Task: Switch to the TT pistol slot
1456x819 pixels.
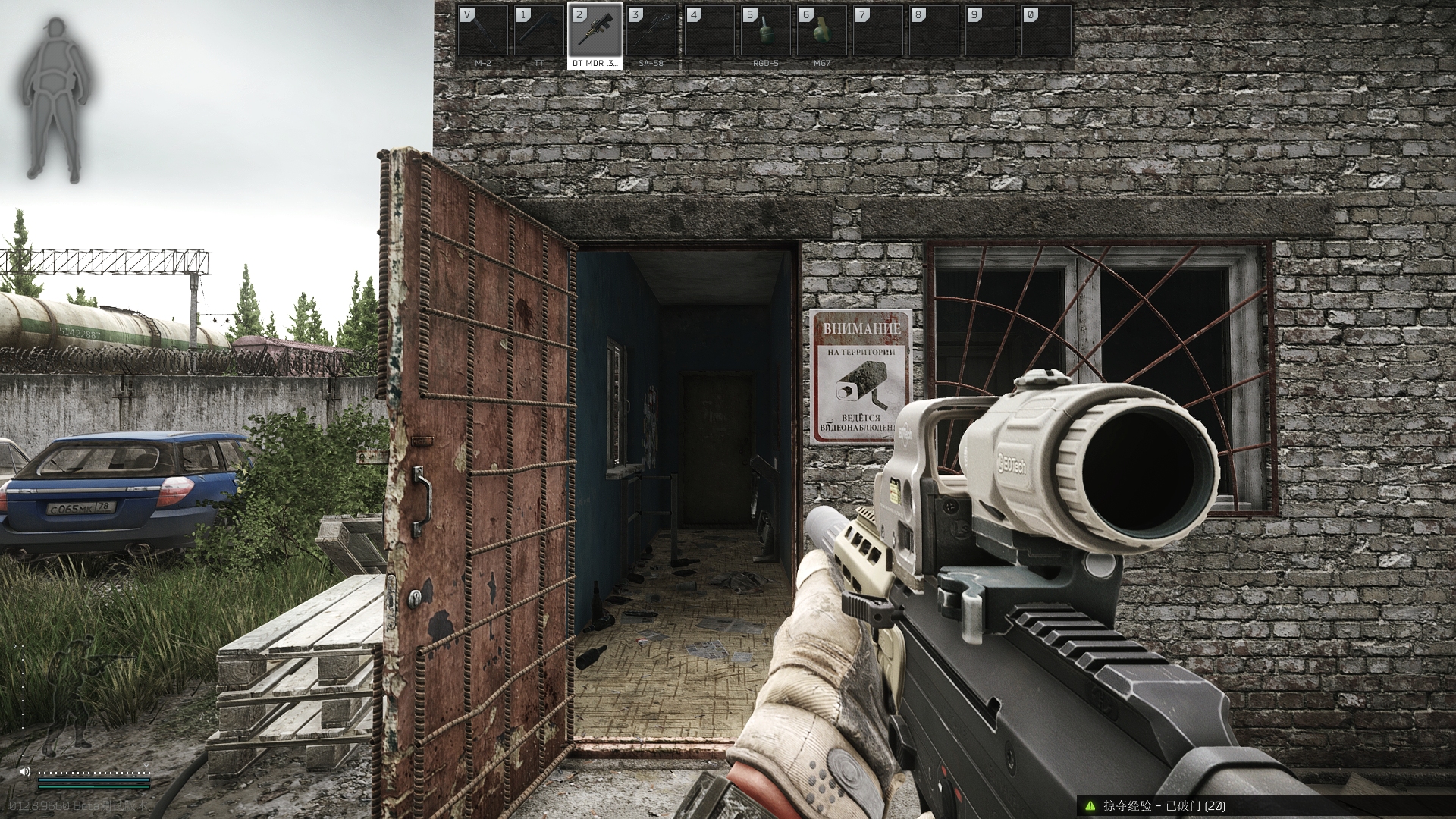Action: [539, 36]
